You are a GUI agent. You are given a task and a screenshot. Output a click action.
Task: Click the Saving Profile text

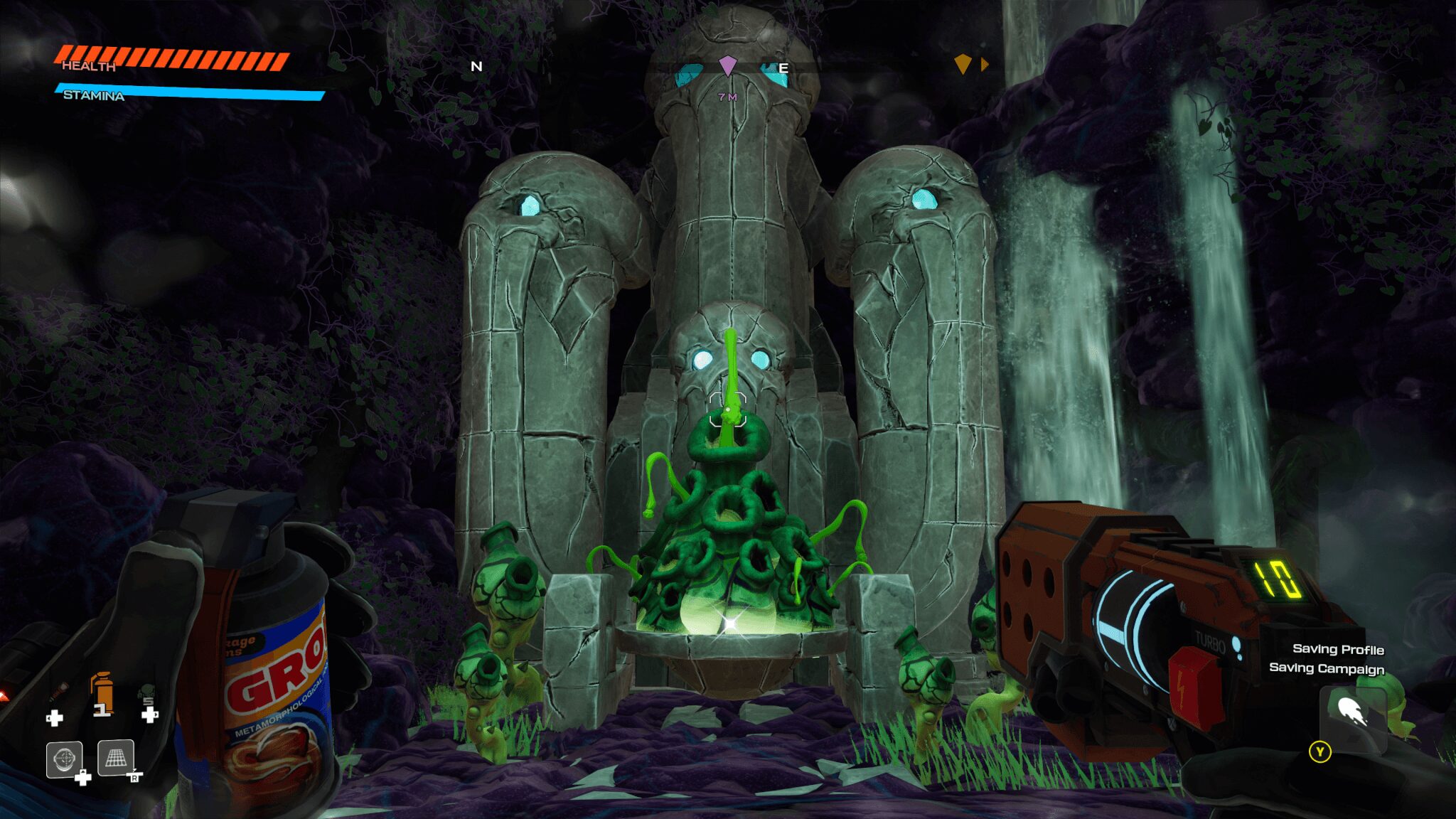[x=1338, y=649]
